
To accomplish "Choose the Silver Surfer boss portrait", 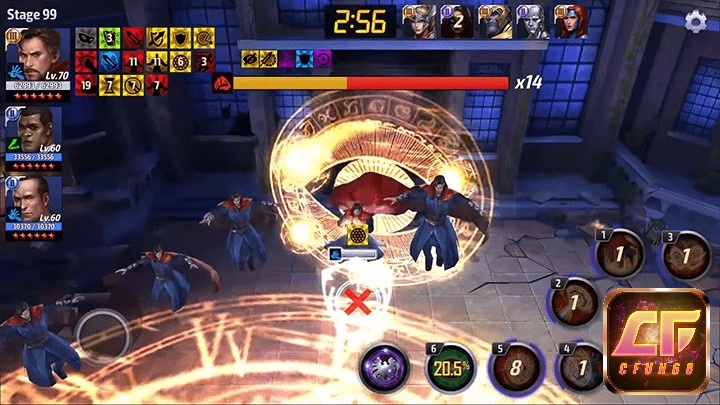I will 532,21.
